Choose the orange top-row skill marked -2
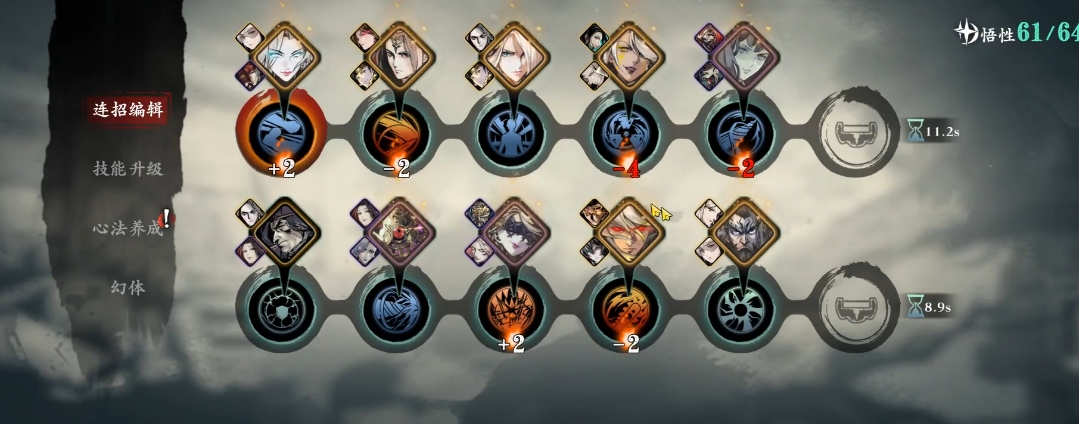The height and width of the screenshot is (424, 1079). [397, 130]
